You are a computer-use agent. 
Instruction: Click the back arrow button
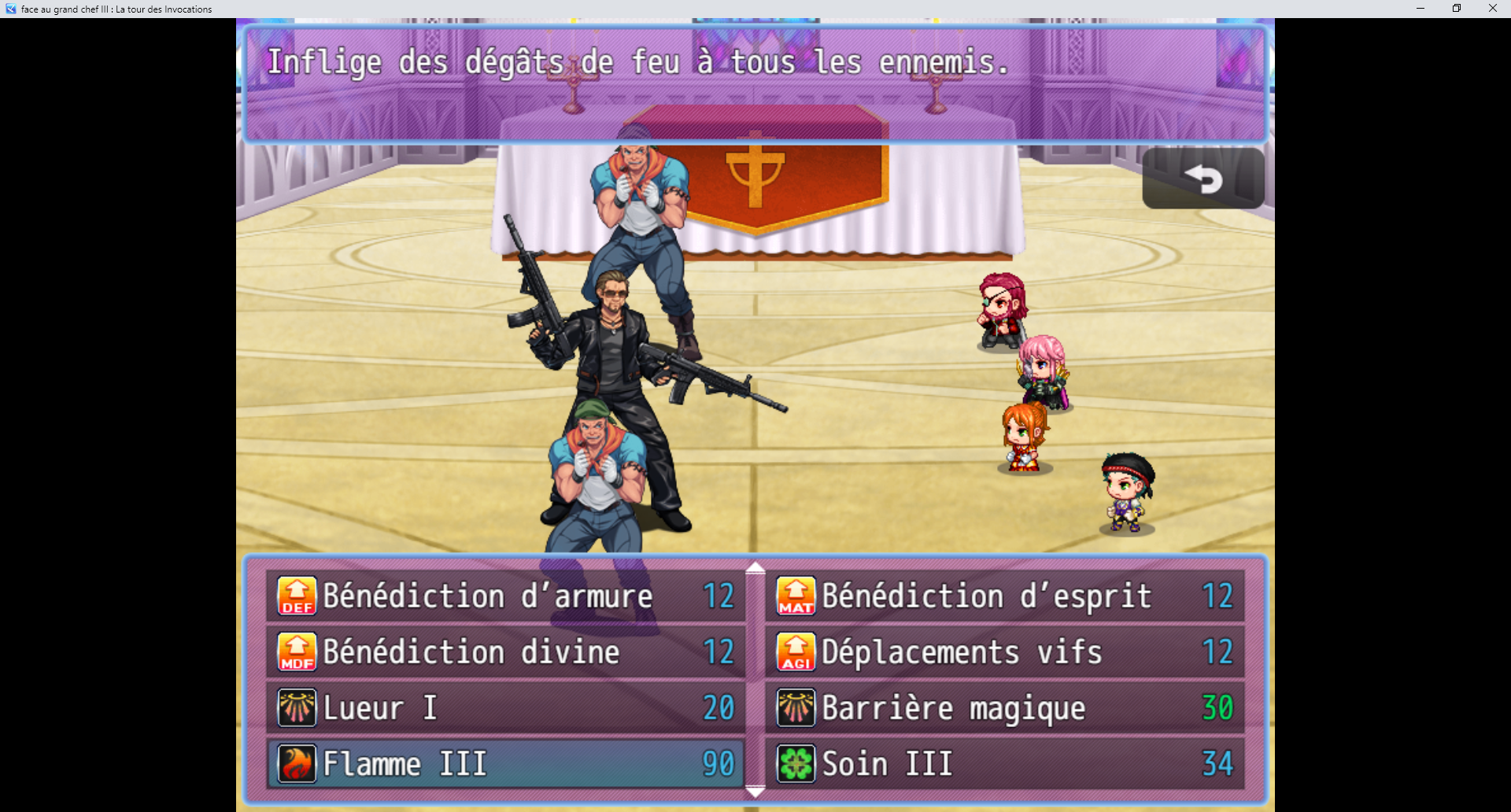(x=1202, y=179)
